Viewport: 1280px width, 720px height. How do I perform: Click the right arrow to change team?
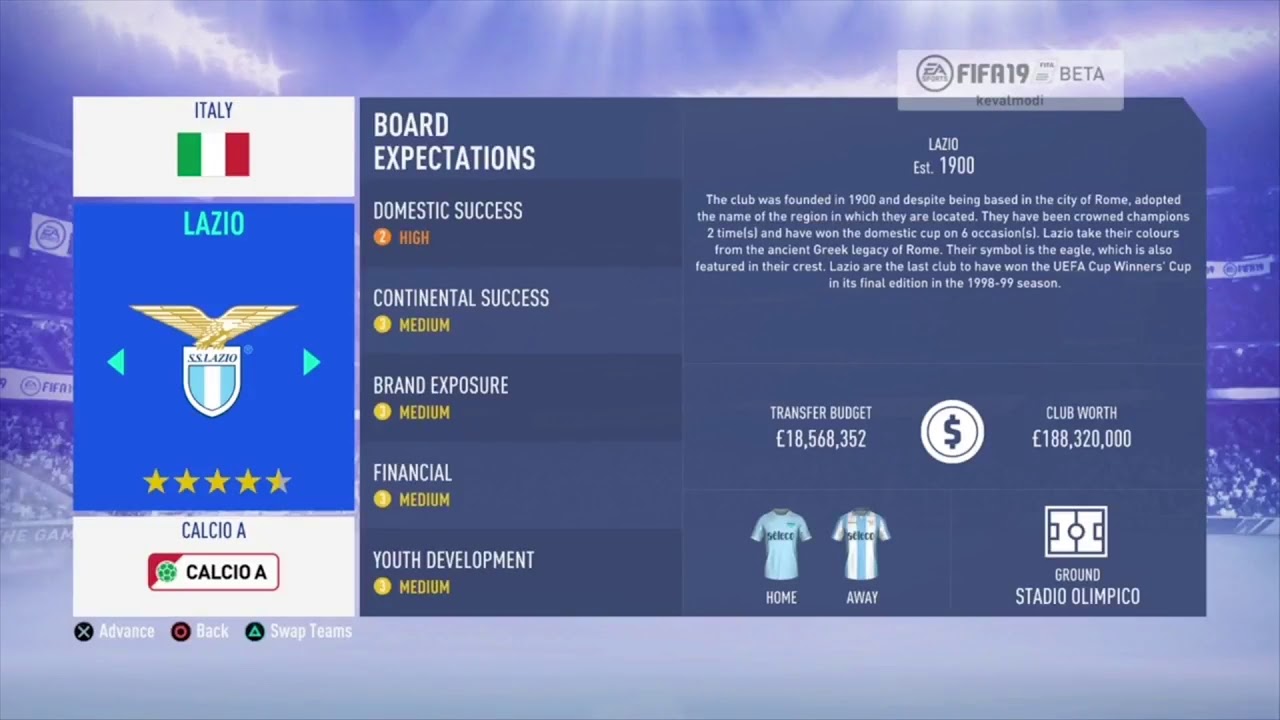pos(311,362)
